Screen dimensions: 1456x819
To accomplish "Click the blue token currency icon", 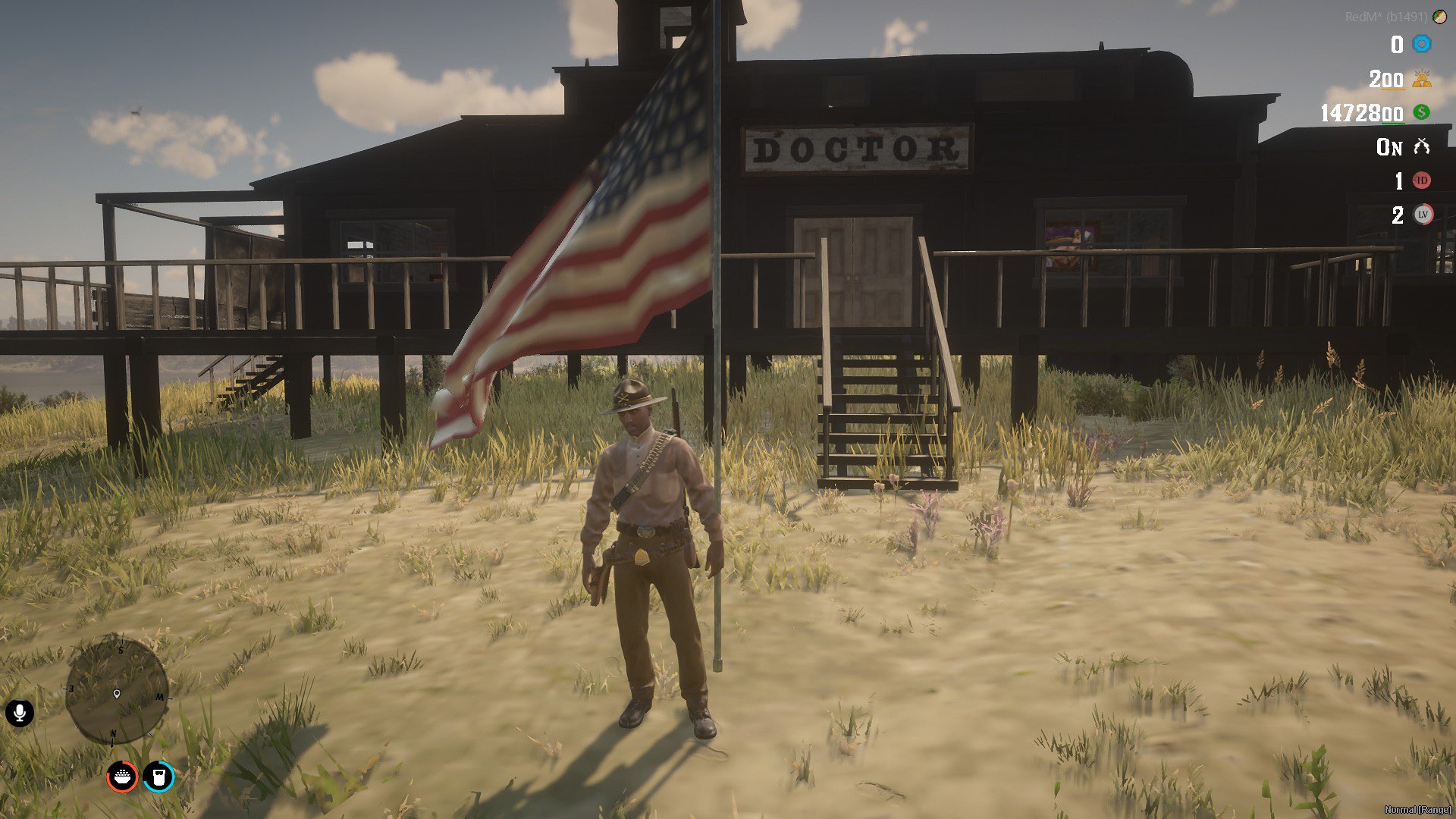I will (1422, 44).
